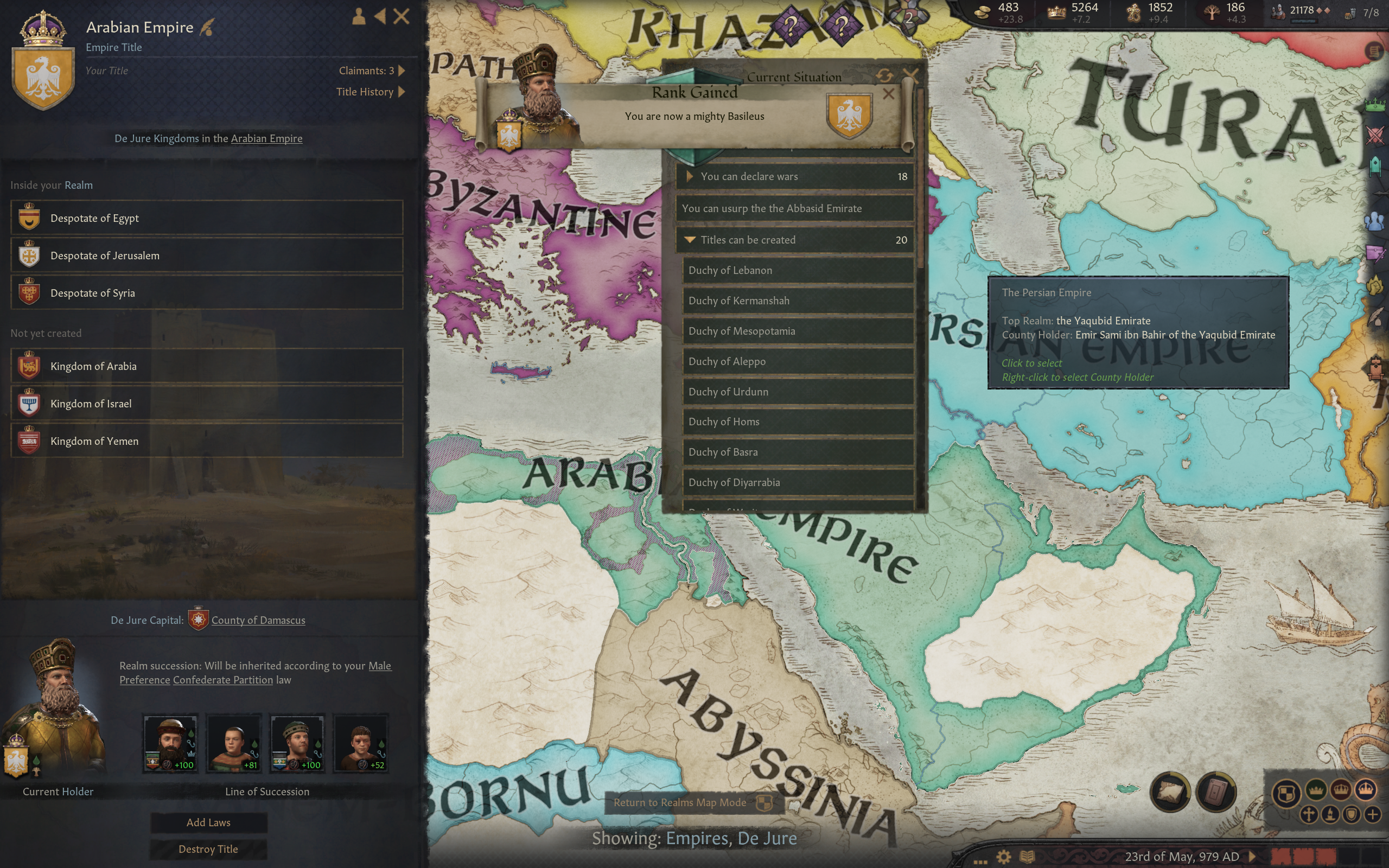
Task: Click the Destroy Title button
Action: pos(208,849)
